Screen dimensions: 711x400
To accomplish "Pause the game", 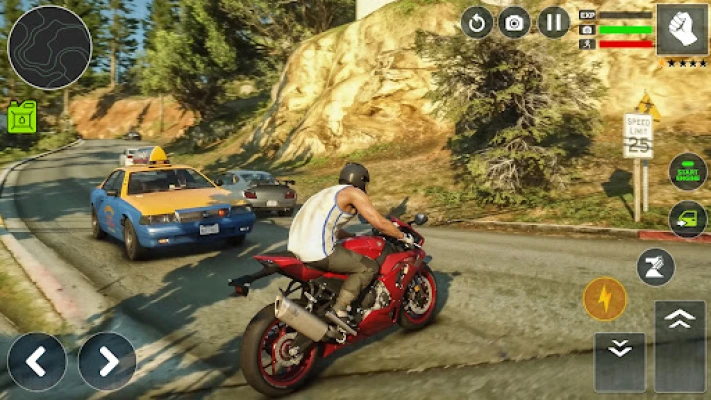I will pos(553,22).
